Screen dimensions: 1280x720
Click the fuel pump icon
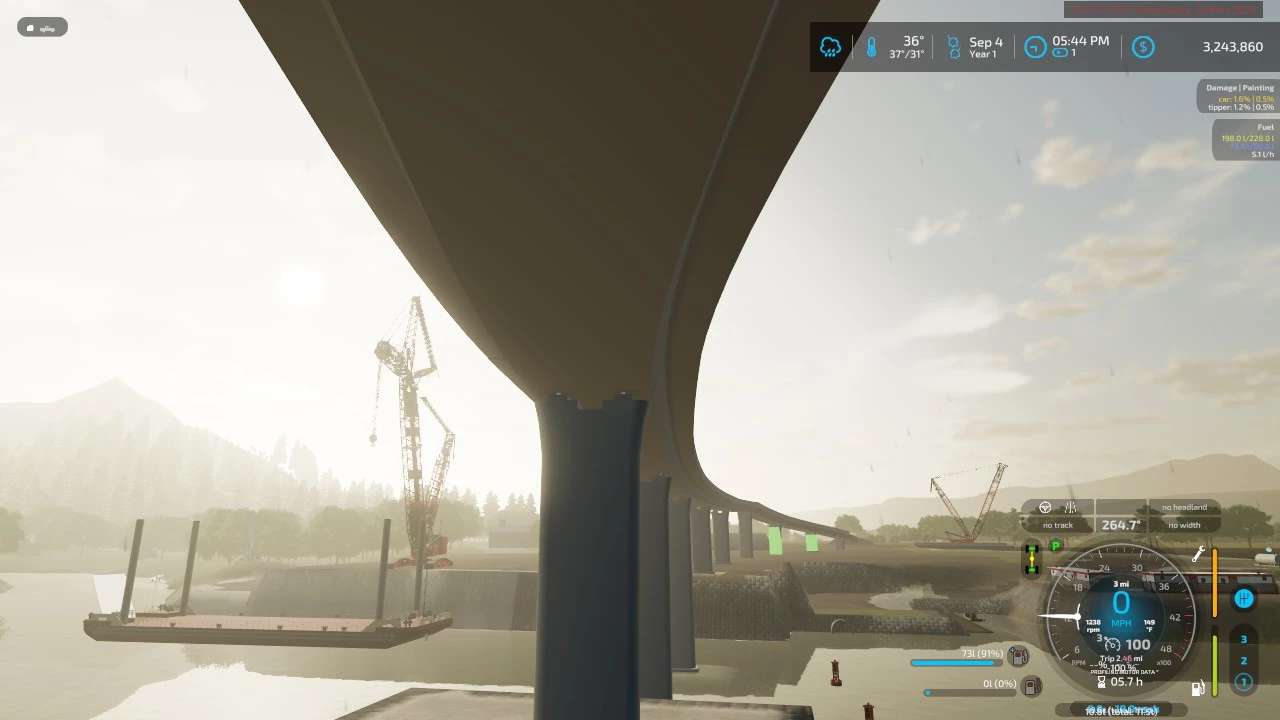[x=1198, y=688]
